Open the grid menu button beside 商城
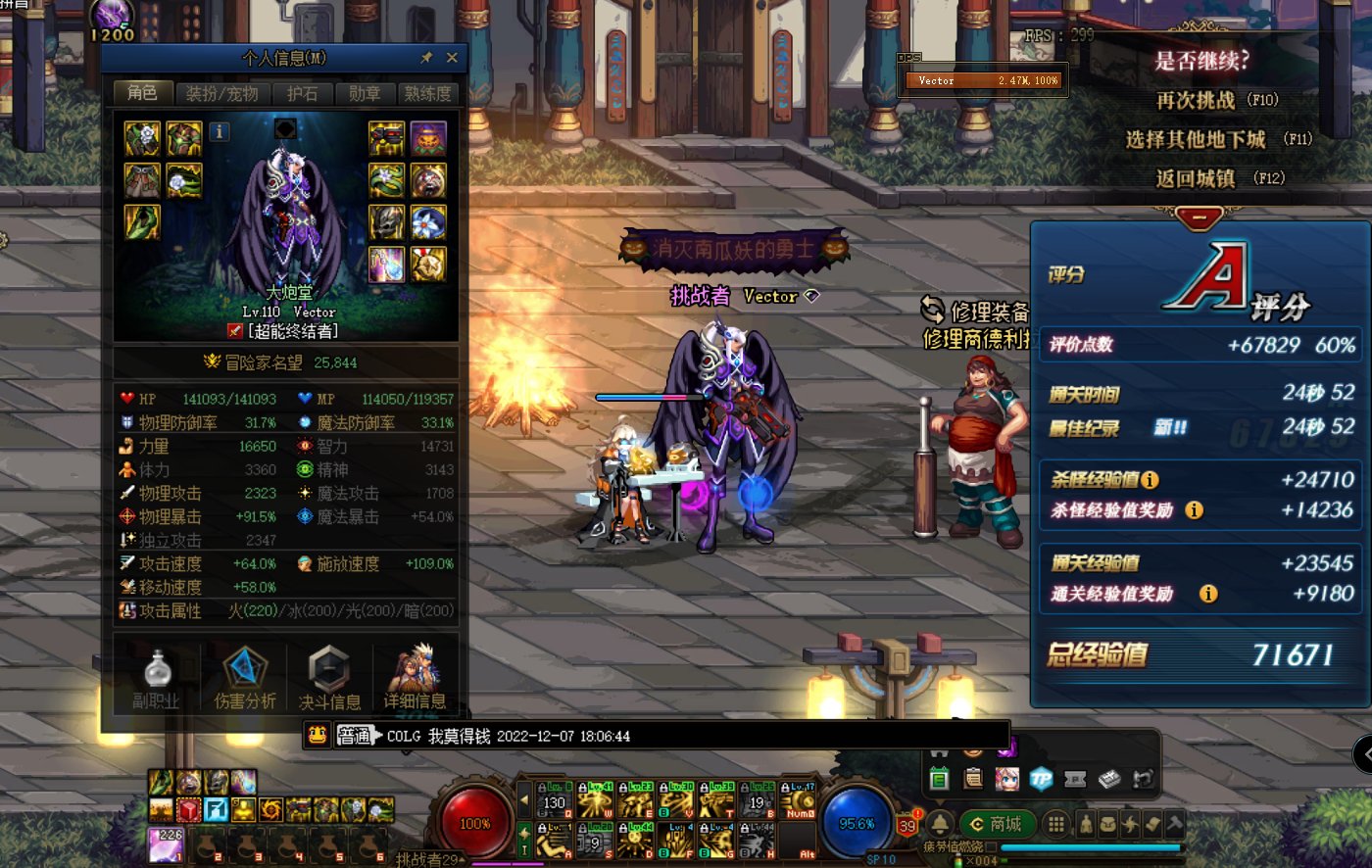The image size is (1372, 868). (x=1055, y=824)
